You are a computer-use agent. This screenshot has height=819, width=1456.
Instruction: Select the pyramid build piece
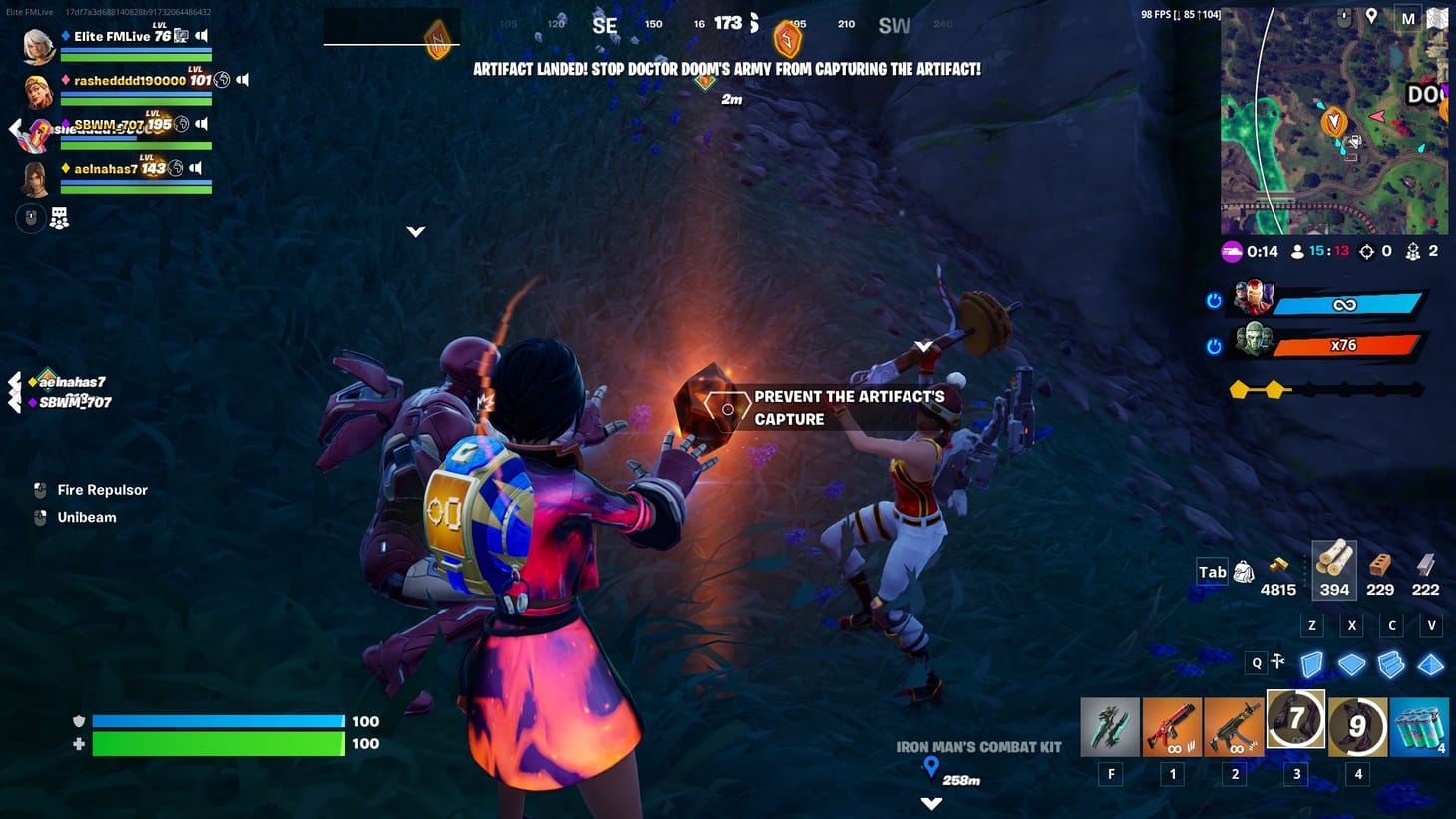[x=1431, y=663]
